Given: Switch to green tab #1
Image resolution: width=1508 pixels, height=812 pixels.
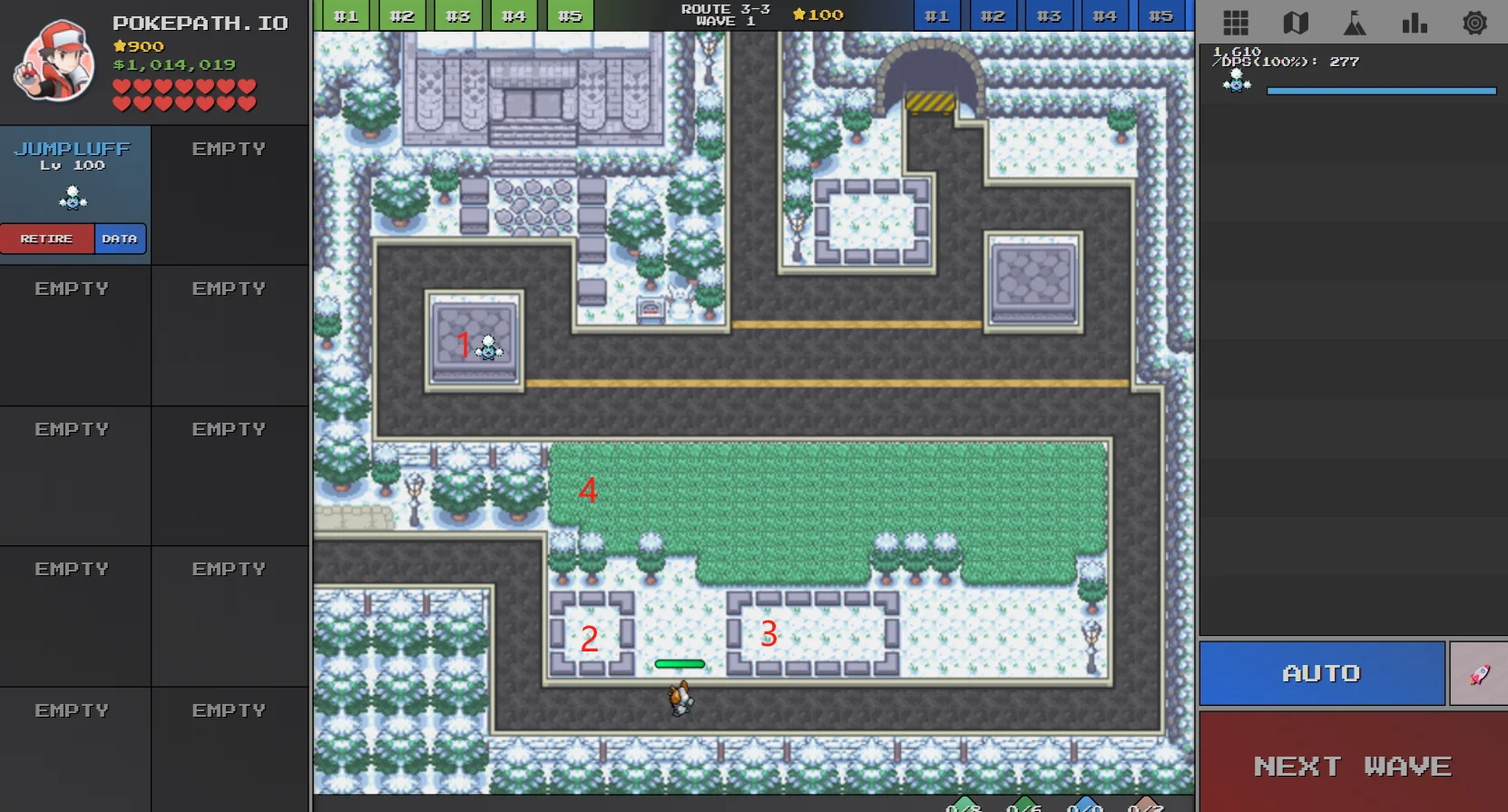Looking at the screenshot, I should point(346,15).
